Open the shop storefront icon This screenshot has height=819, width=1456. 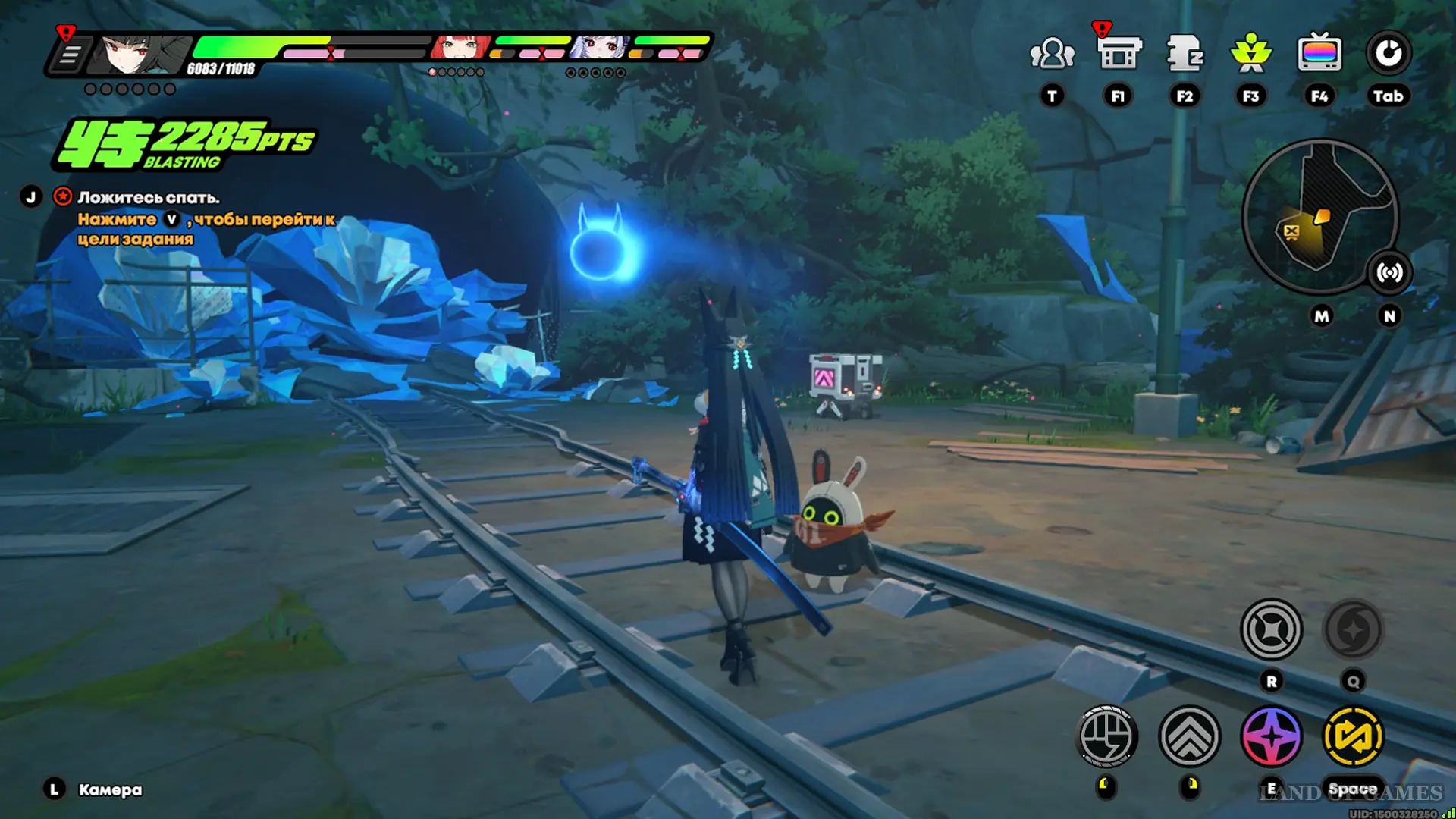(x=1119, y=54)
